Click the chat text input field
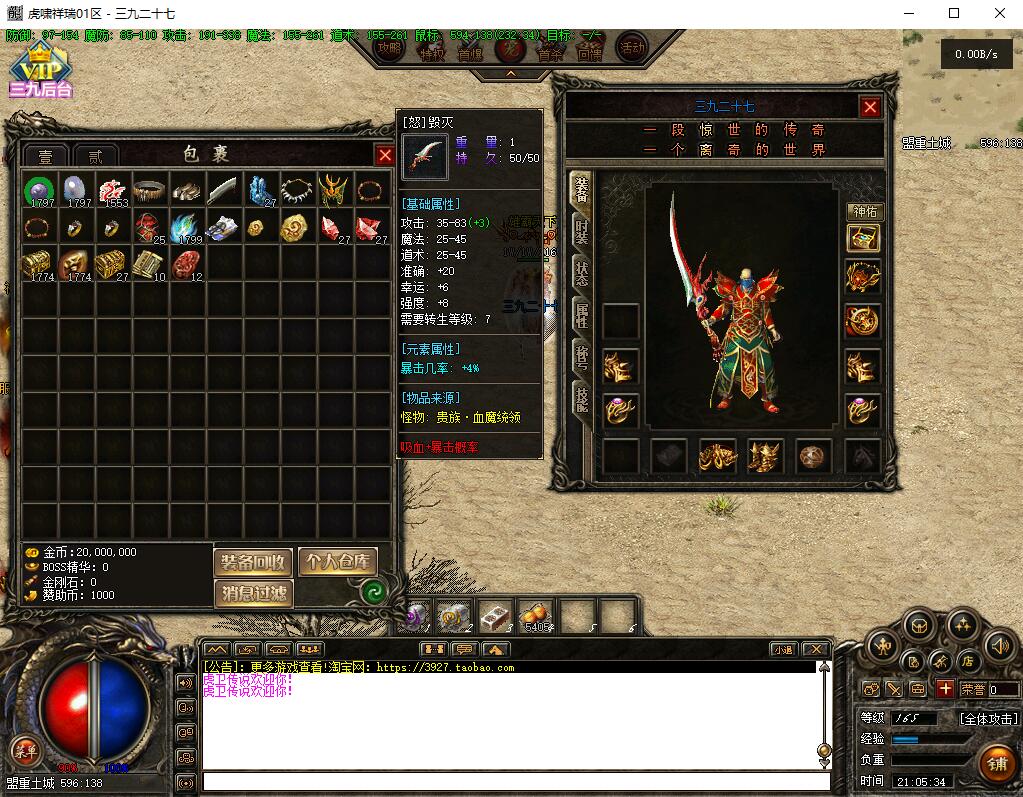1023x797 pixels. (x=515, y=781)
